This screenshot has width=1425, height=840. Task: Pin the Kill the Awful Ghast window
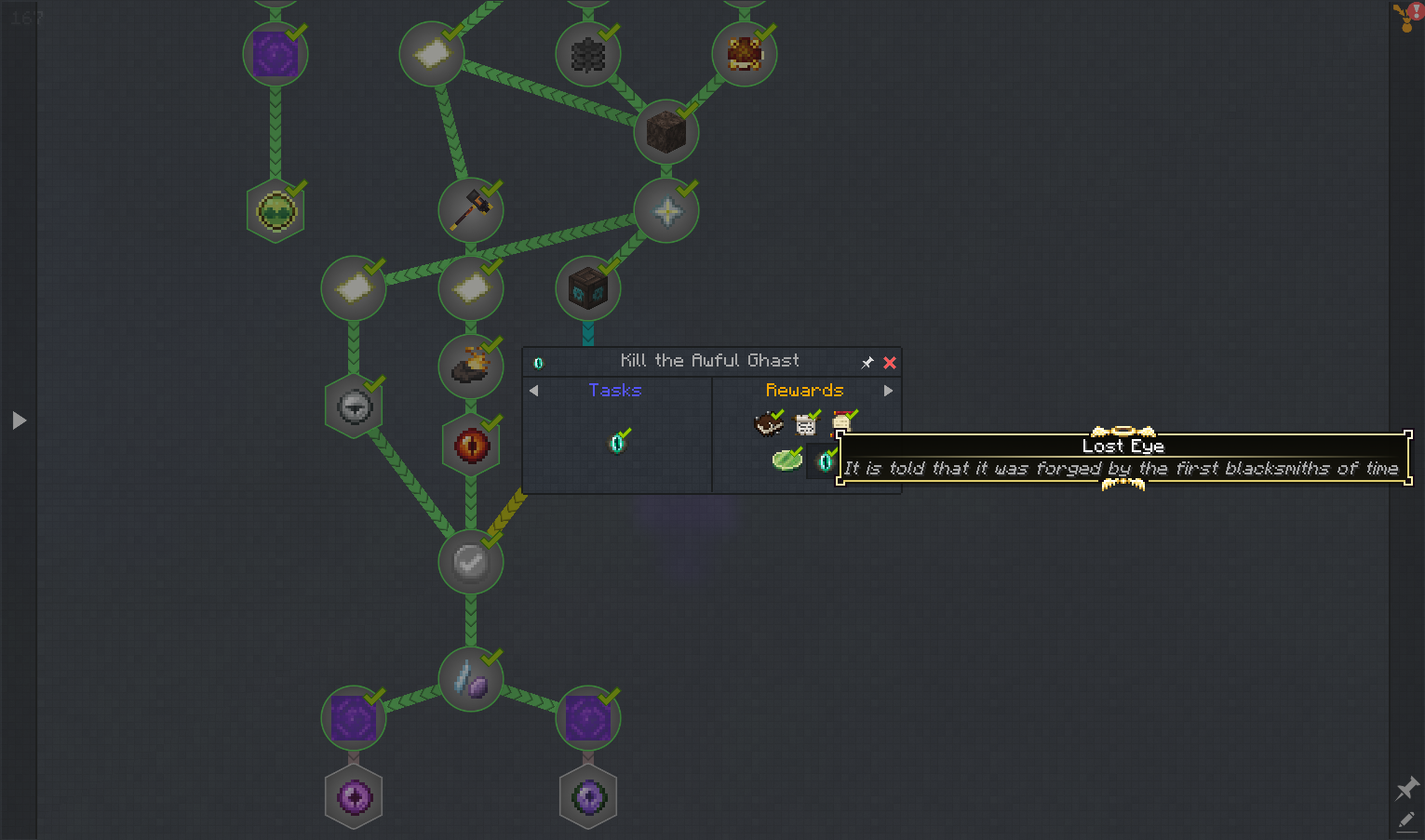(x=867, y=363)
